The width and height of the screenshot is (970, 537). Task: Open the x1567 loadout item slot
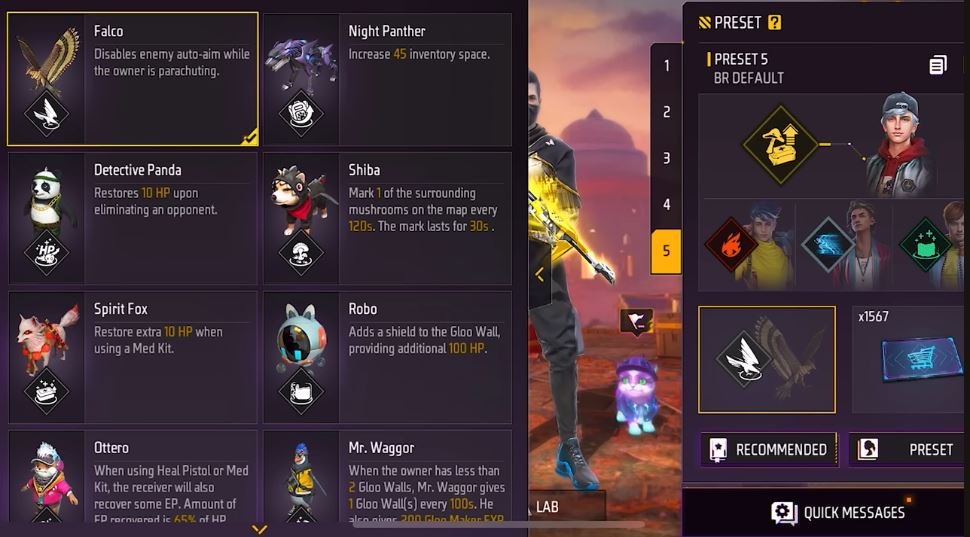pos(910,360)
